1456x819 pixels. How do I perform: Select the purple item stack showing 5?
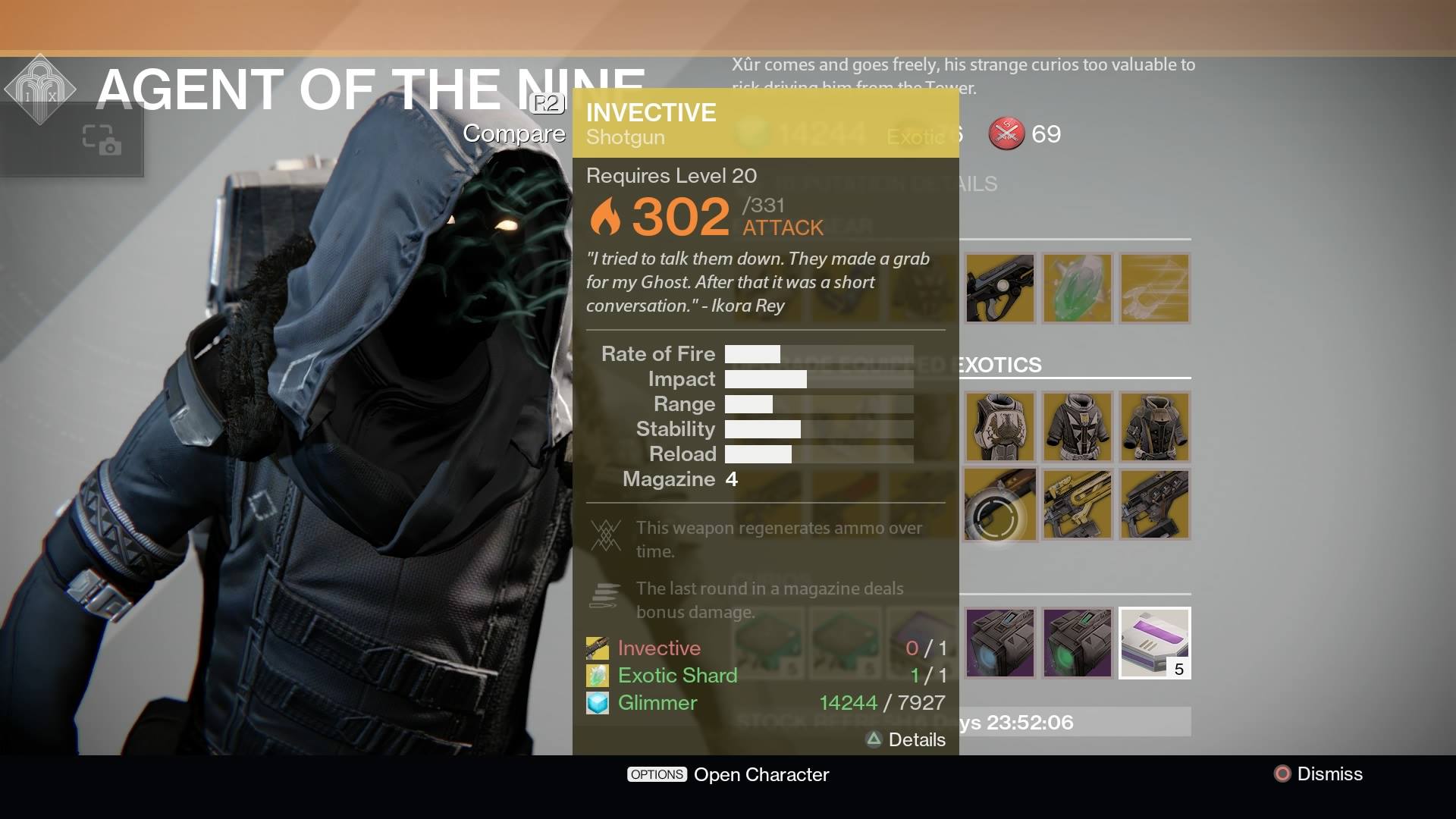click(x=1154, y=643)
